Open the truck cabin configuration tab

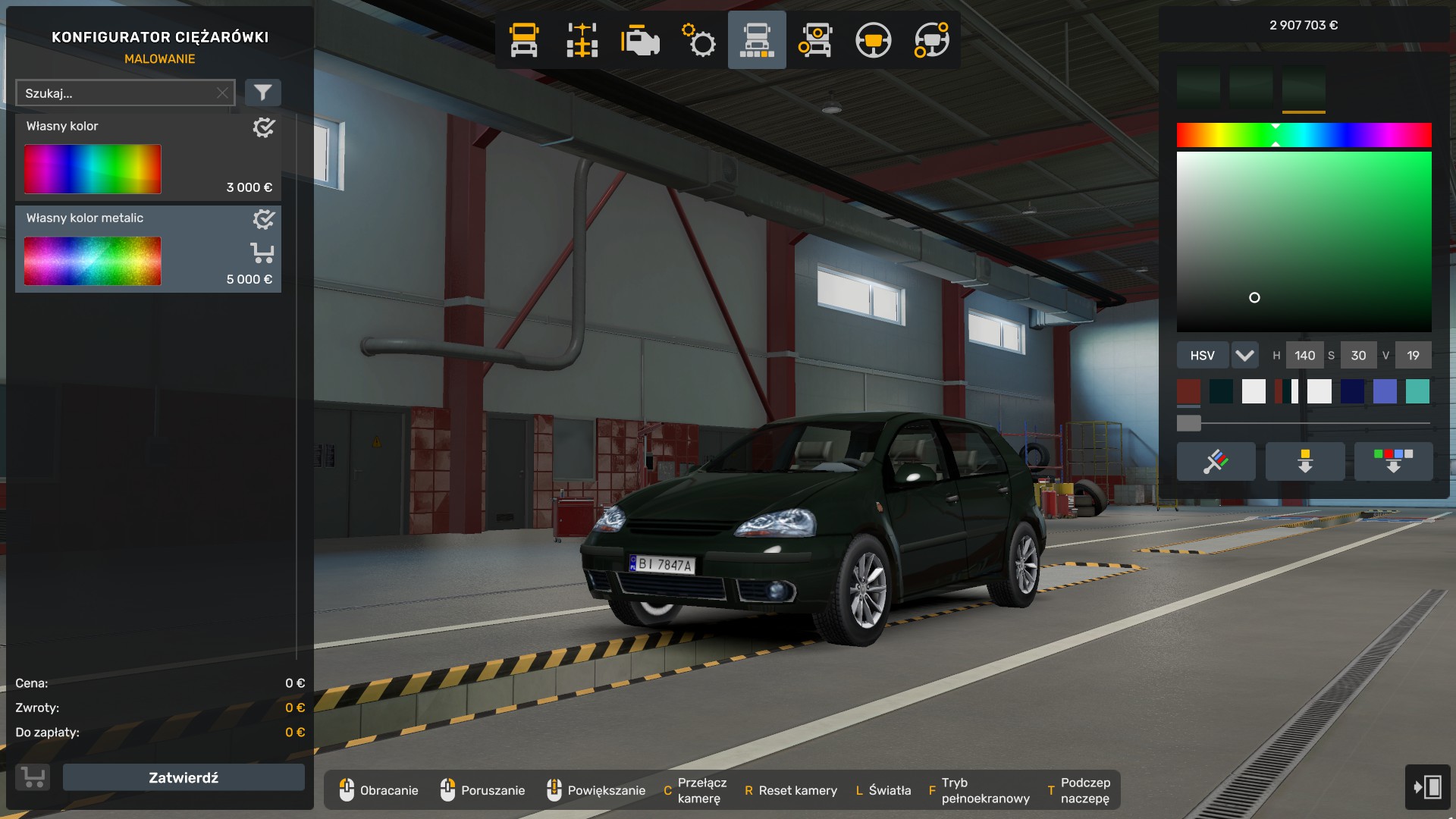[x=524, y=40]
